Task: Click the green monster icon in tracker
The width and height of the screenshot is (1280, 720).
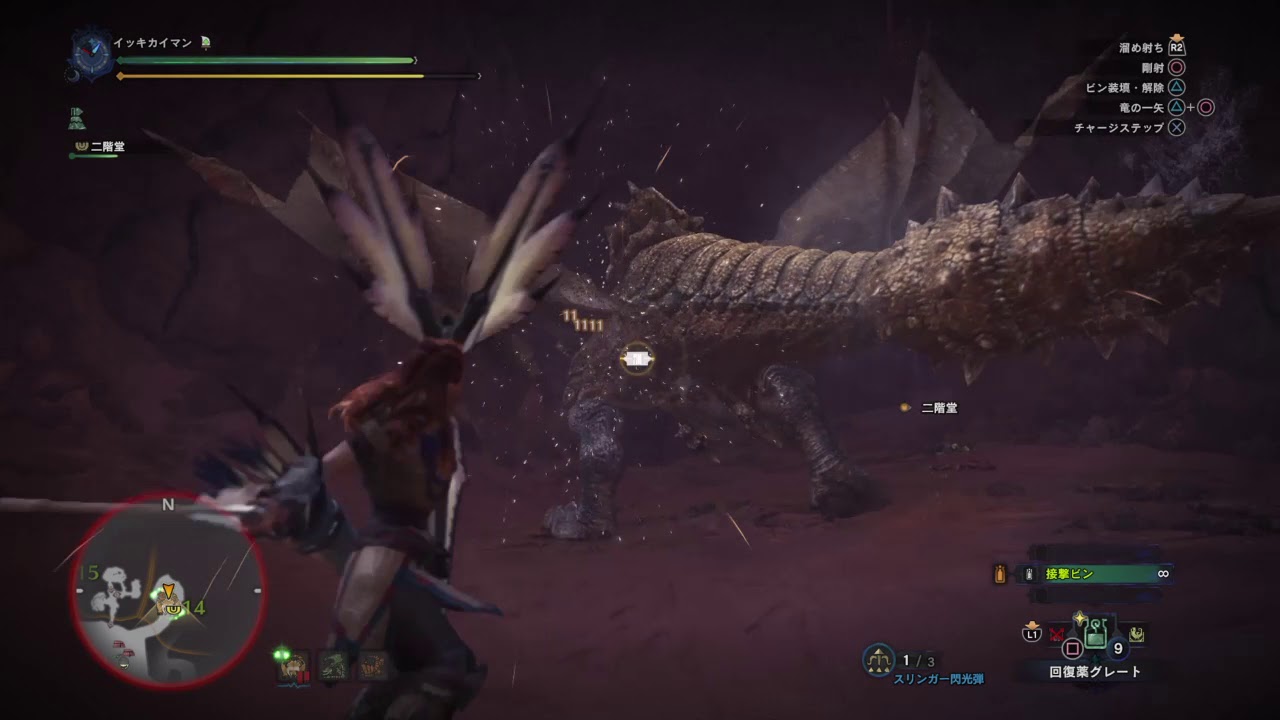Action: click(x=334, y=665)
